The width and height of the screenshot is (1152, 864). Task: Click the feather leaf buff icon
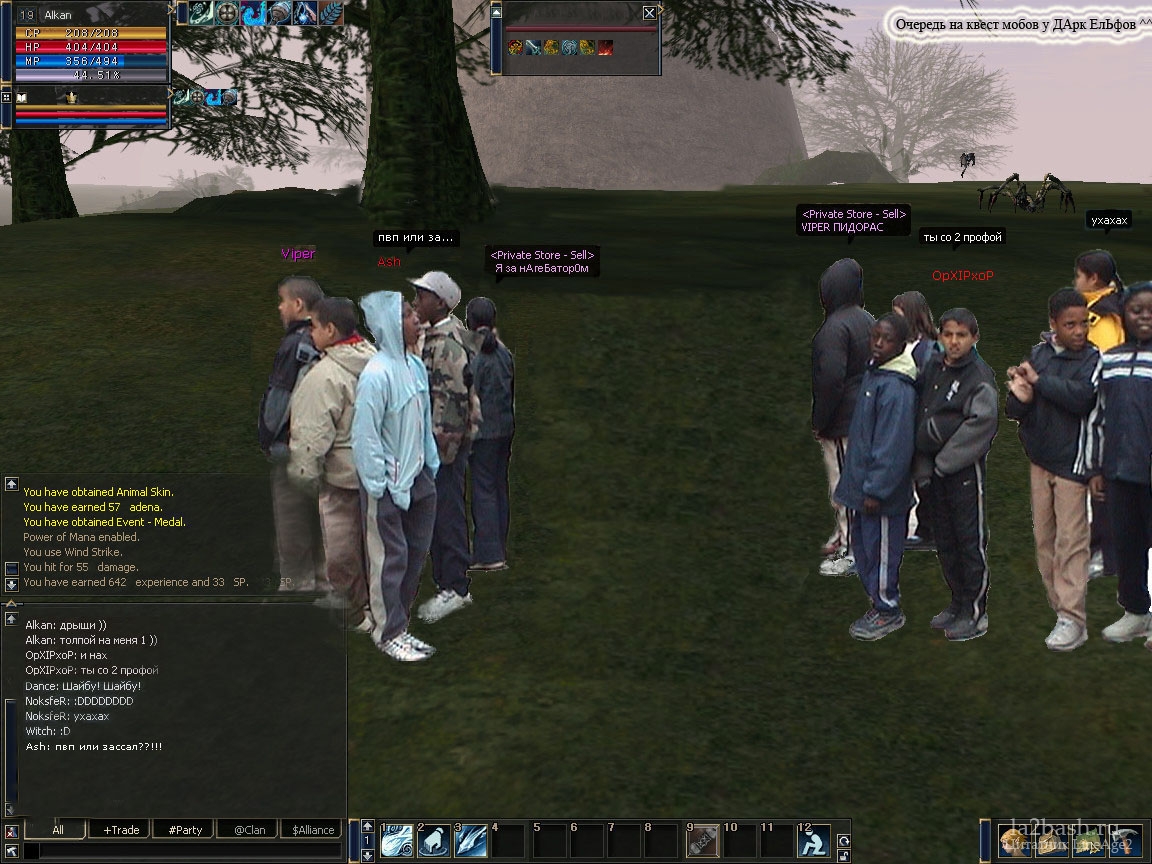coord(330,13)
